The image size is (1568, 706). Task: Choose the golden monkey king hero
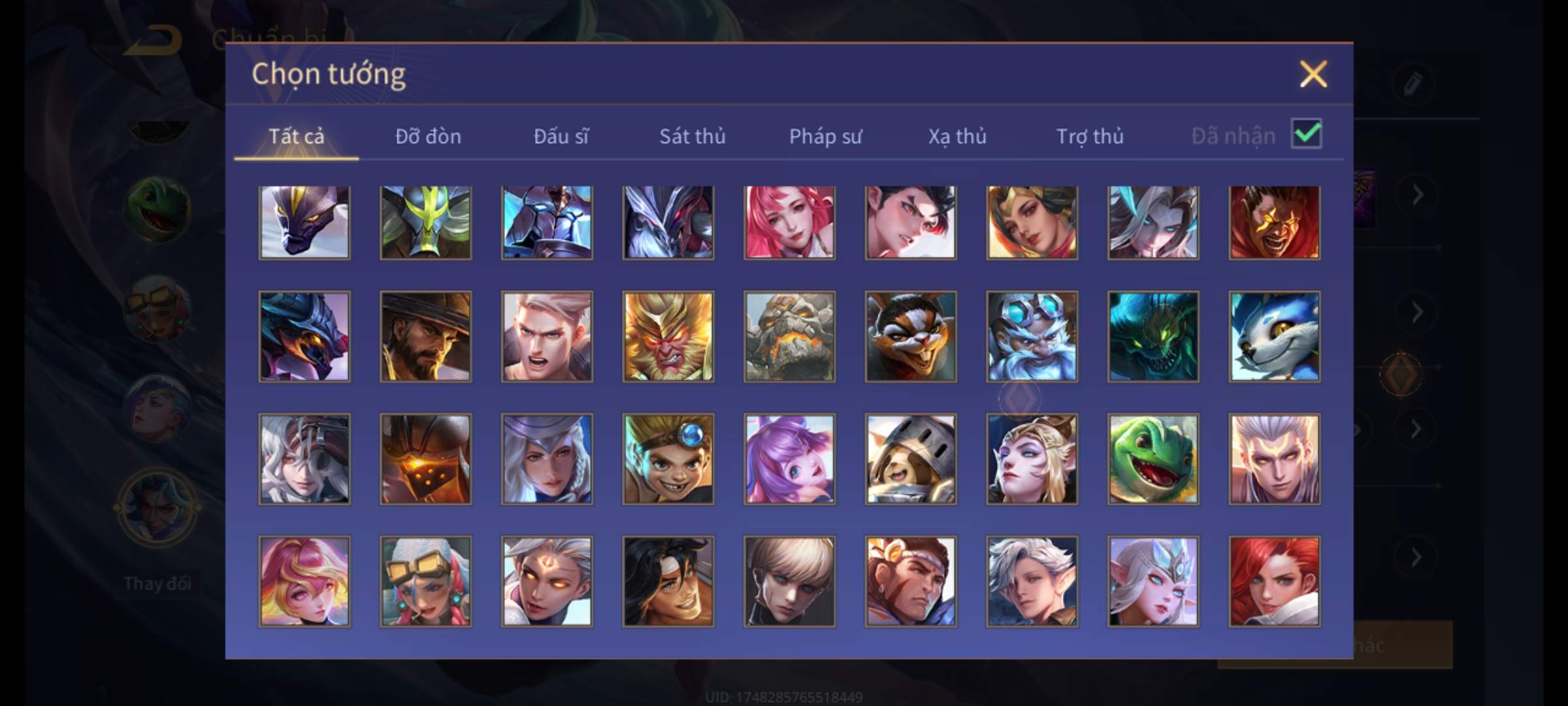point(668,337)
